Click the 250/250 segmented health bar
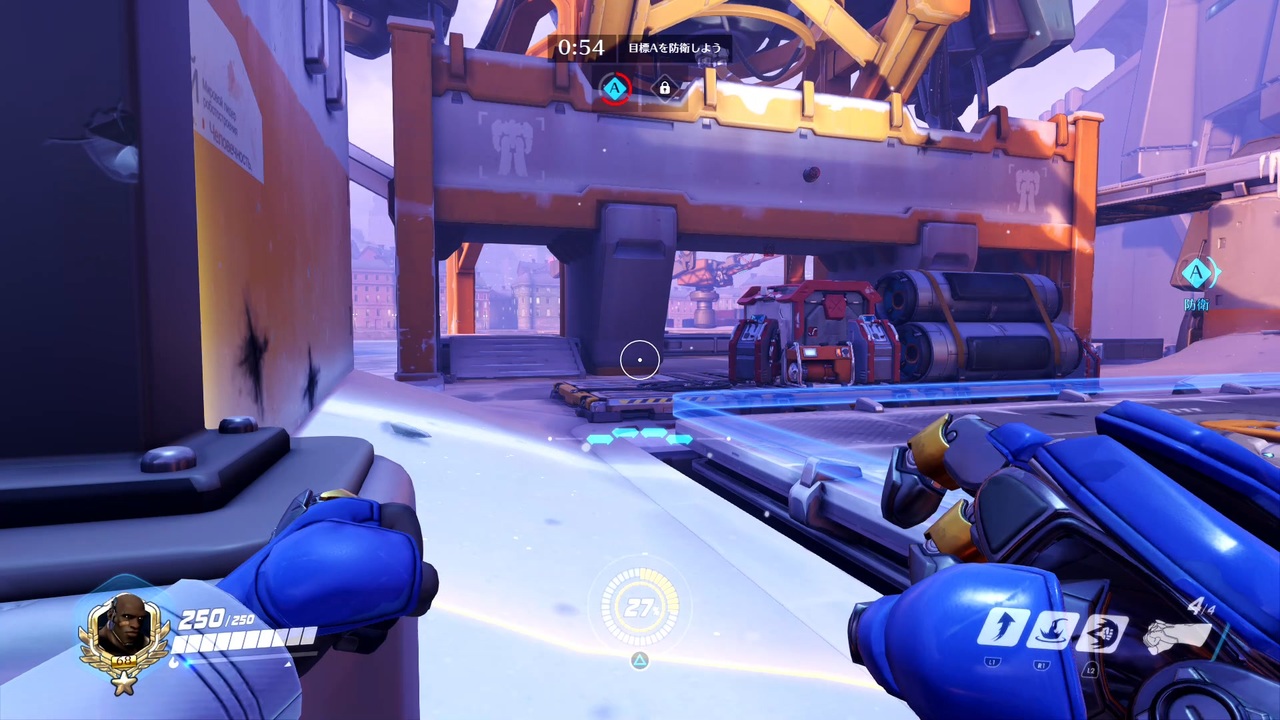 [x=246, y=639]
